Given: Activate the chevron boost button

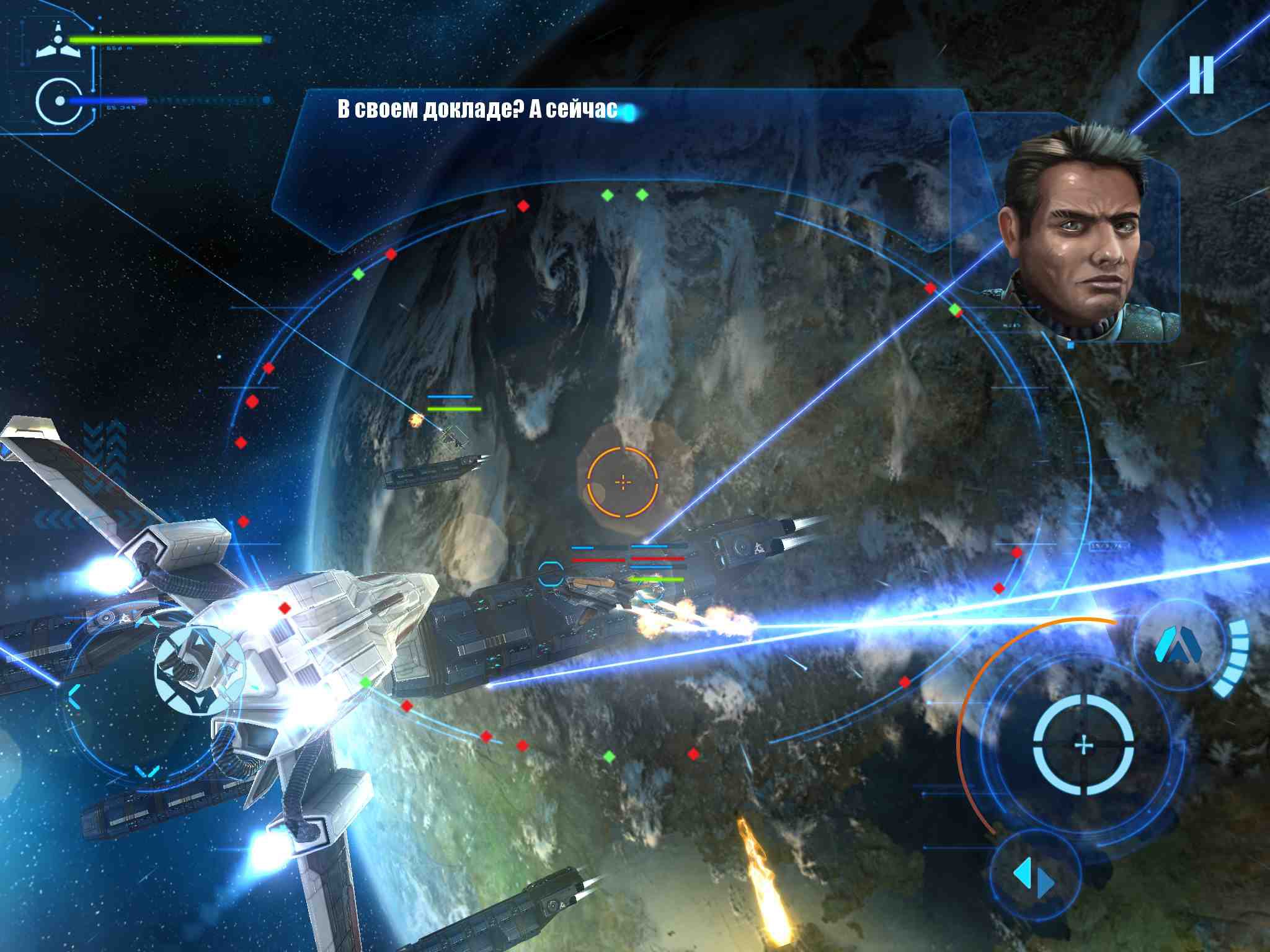Looking at the screenshot, I should point(1178,648).
